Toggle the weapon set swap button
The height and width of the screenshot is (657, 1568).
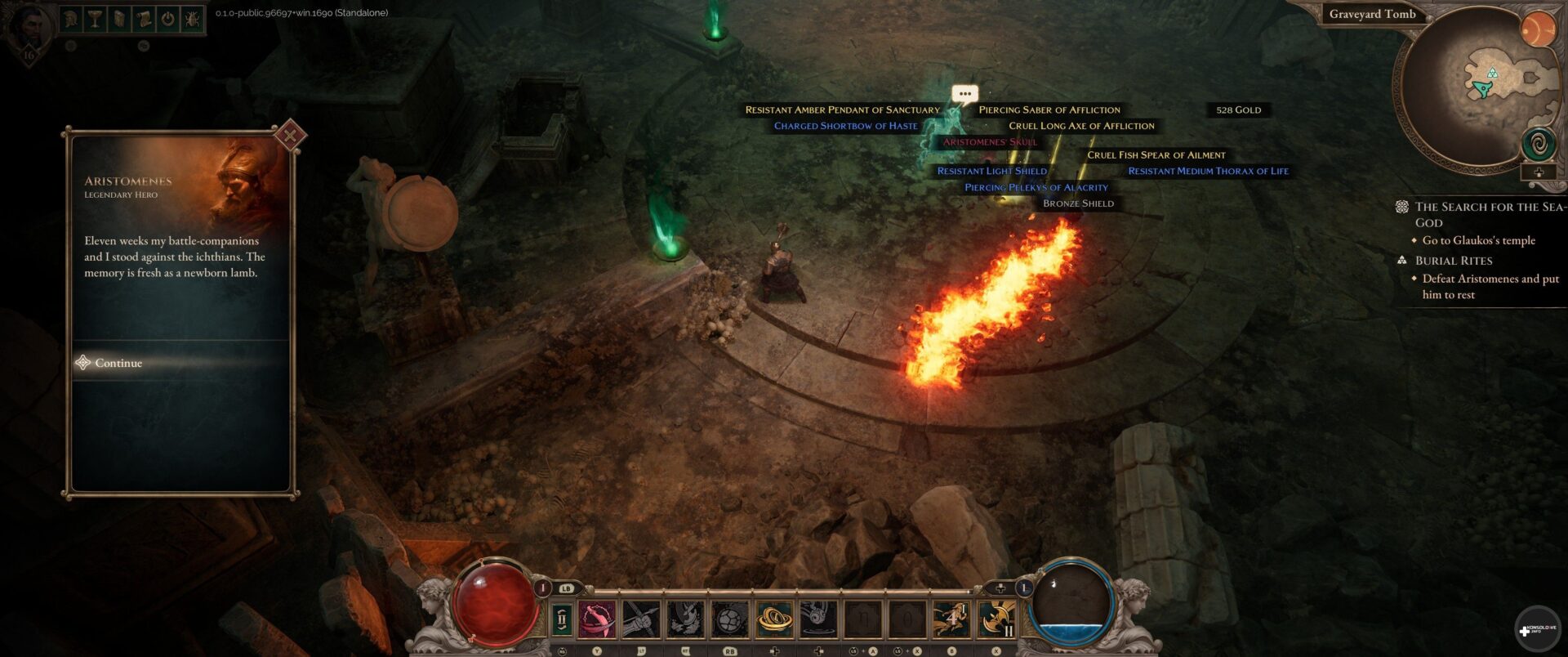(562, 619)
